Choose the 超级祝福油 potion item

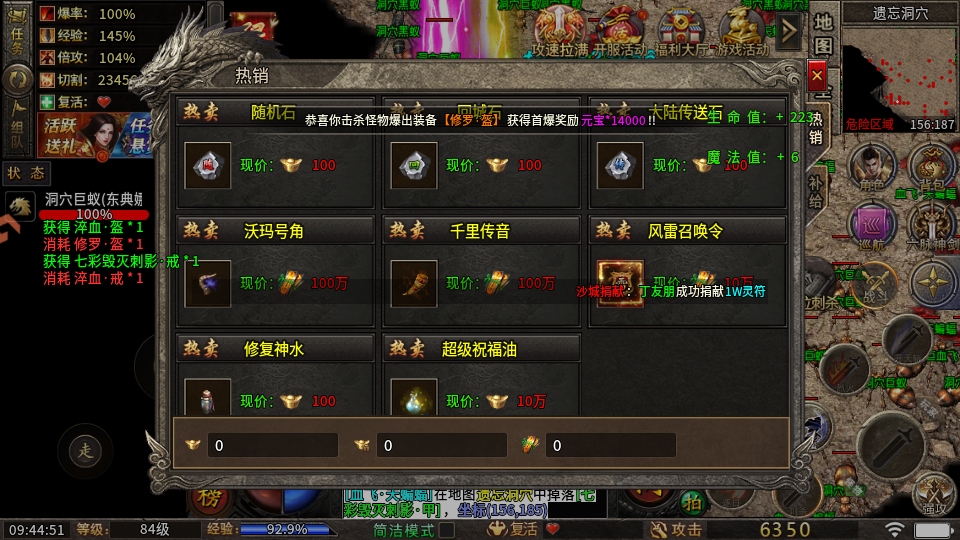click(x=412, y=400)
